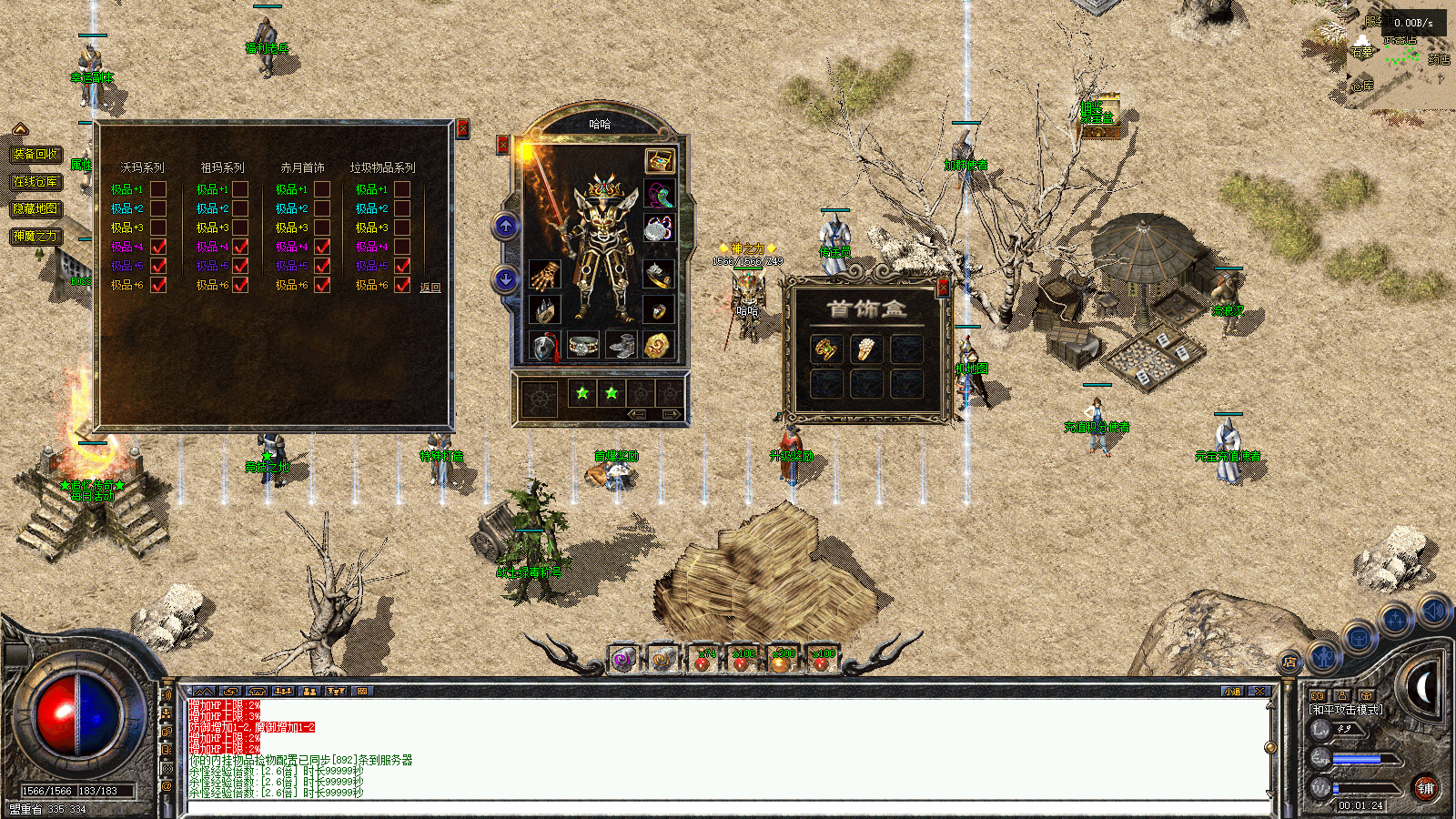Tick the 沃玛系列 极品+1 checkbox
The height and width of the screenshot is (819, 1456).
tap(158, 189)
